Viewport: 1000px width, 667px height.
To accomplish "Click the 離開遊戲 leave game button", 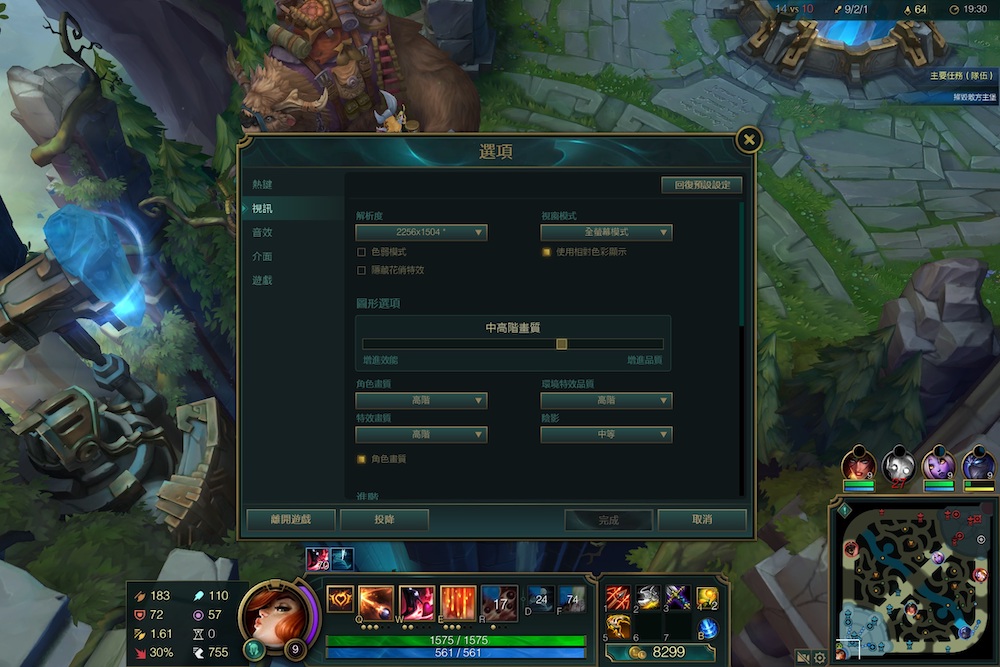I will click(x=291, y=520).
